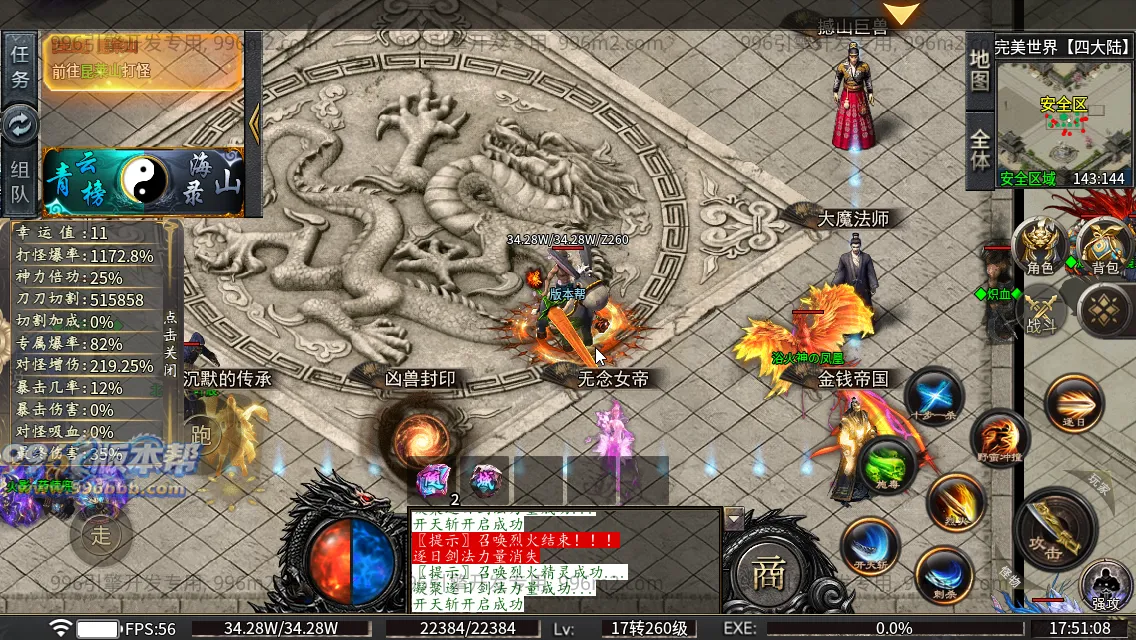Open the 背包 backpack
Image resolution: width=1136 pixels, height=640 pixels.
pyautogui.click(x=1104, y=246)
